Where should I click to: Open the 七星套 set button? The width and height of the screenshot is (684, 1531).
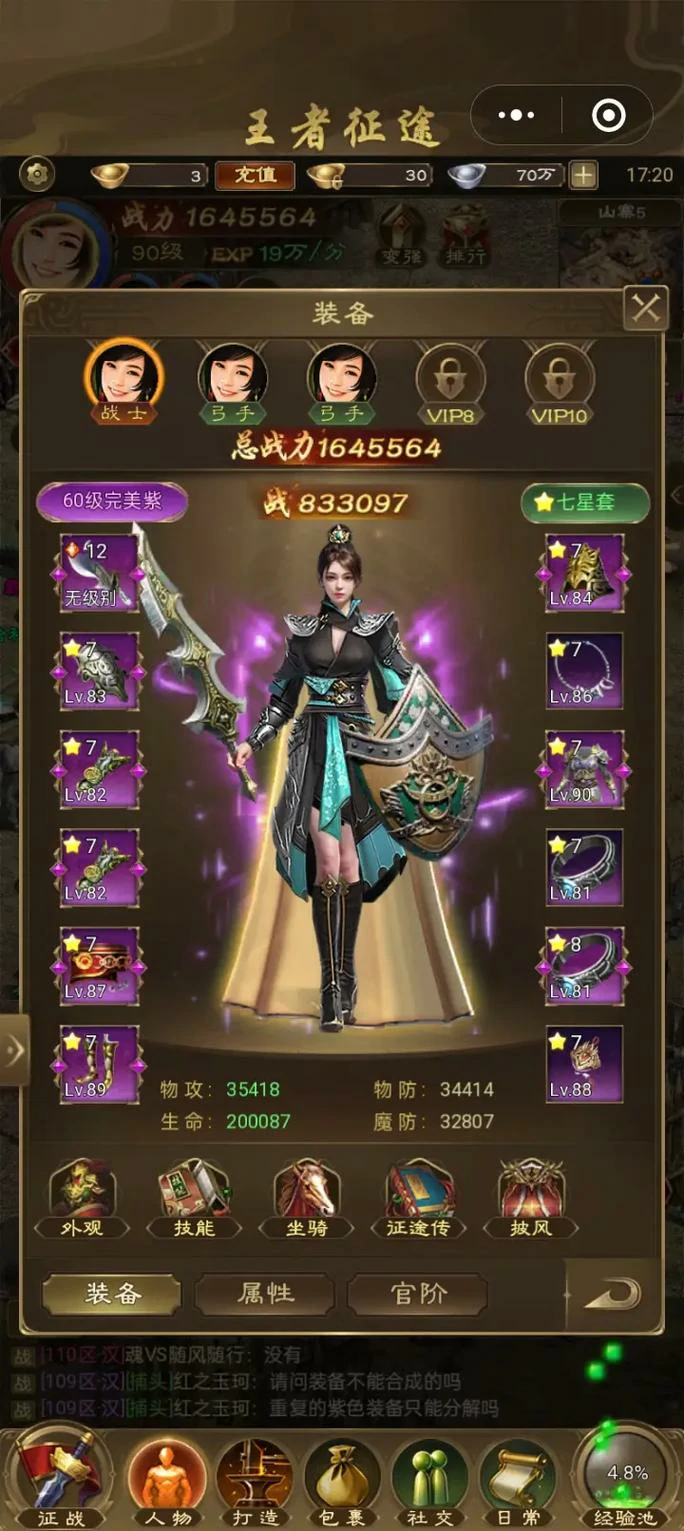[585, 503]
